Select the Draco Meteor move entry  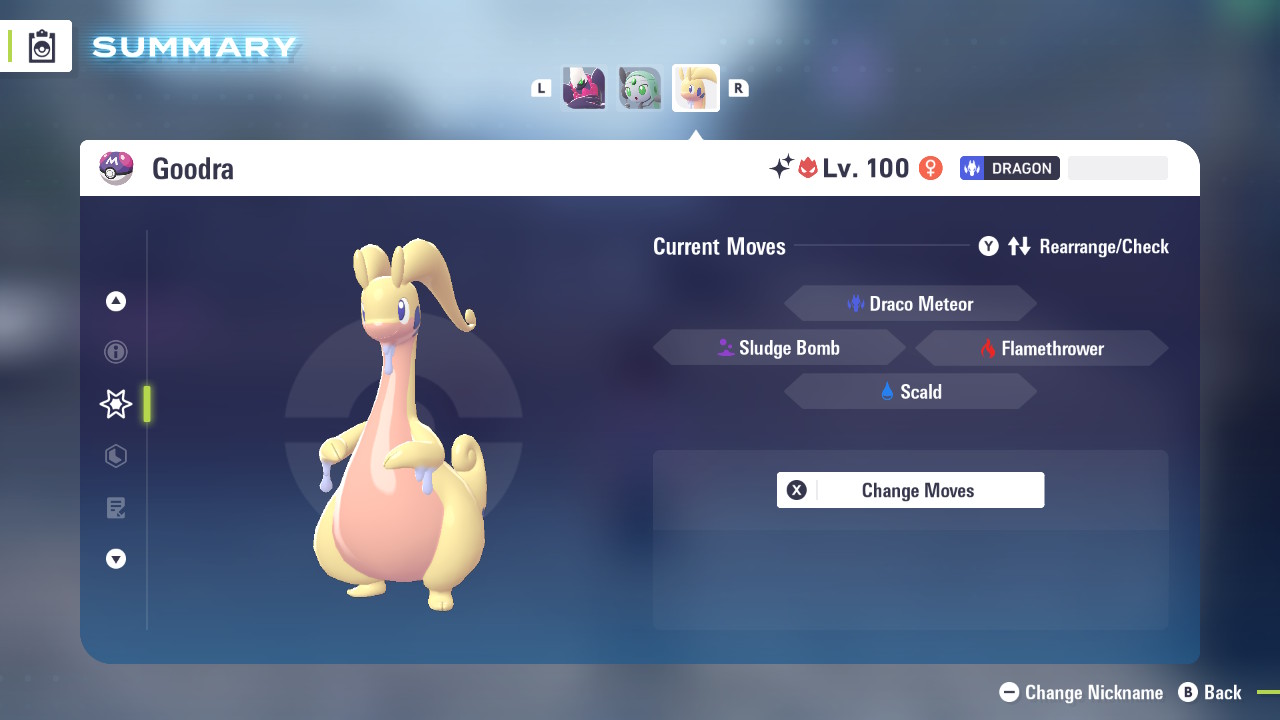pos(910,303)
